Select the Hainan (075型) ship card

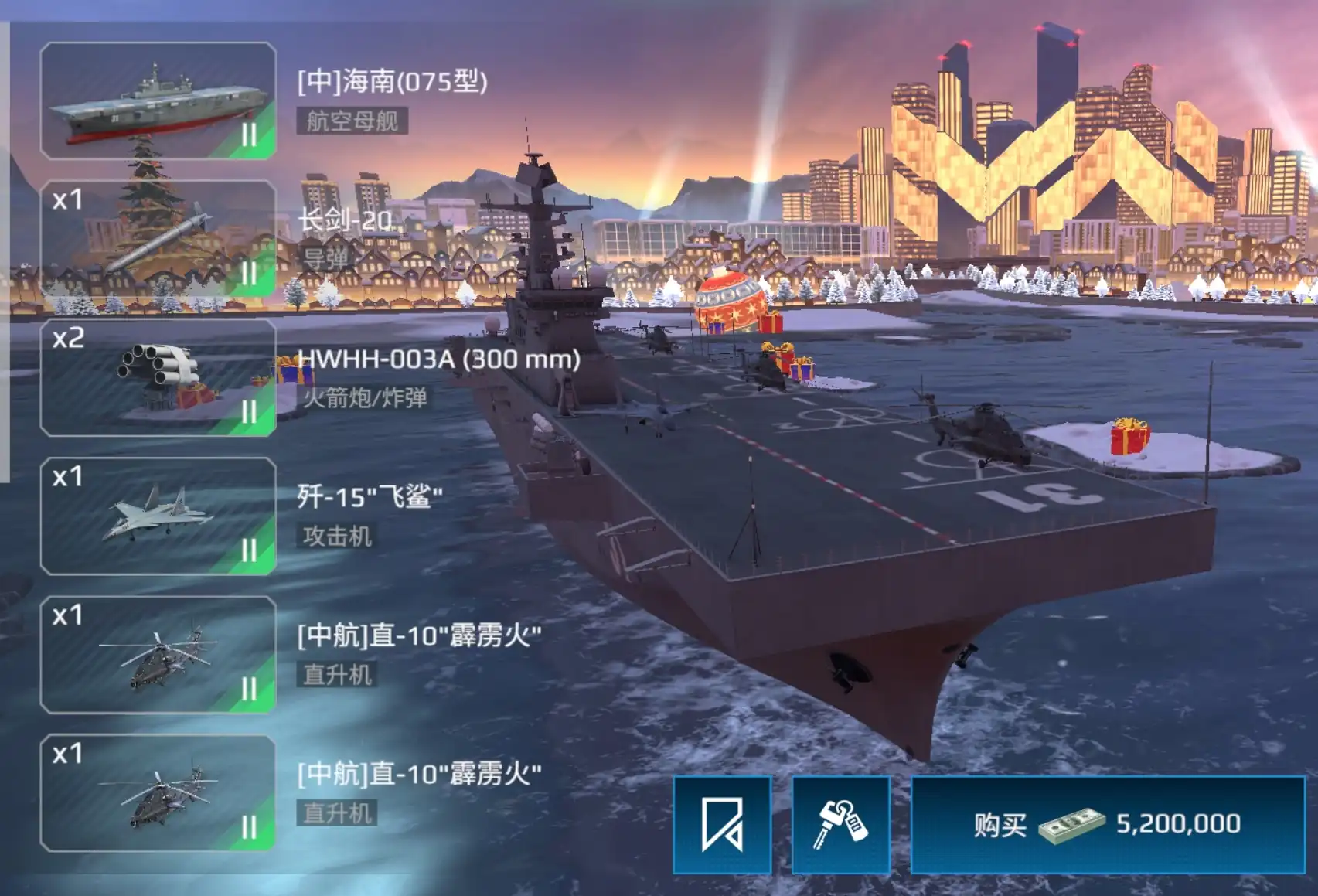pos(158,101)
